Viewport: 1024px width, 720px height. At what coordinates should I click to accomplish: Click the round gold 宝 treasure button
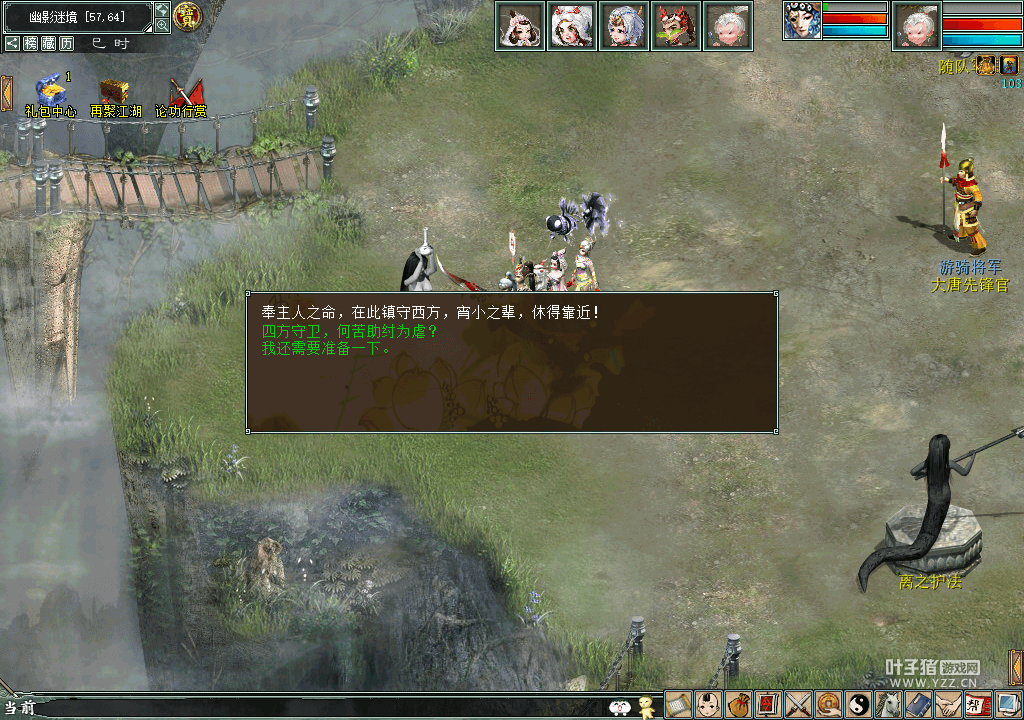coord(186,16)
